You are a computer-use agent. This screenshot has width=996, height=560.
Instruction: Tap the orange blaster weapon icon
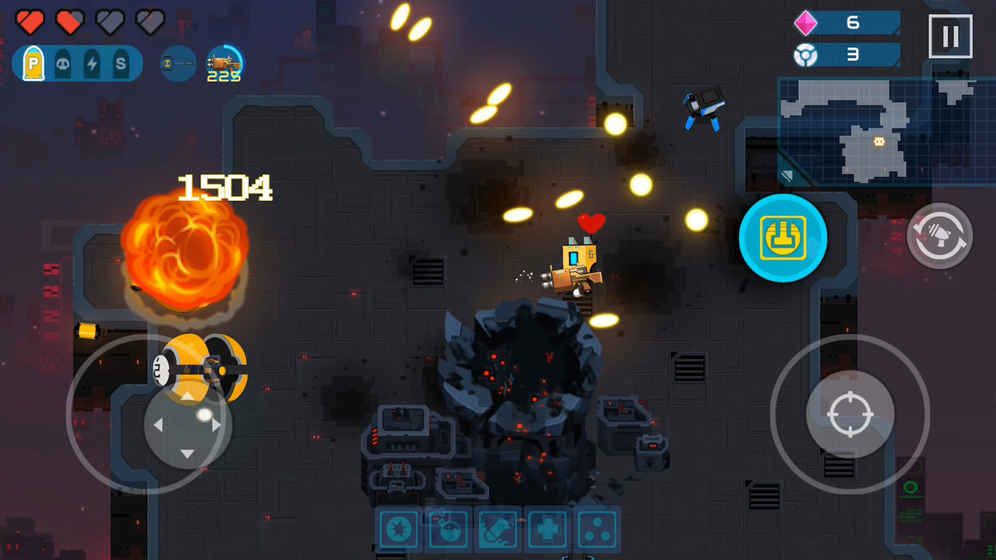pyautogui.click(x=225, y=63)
